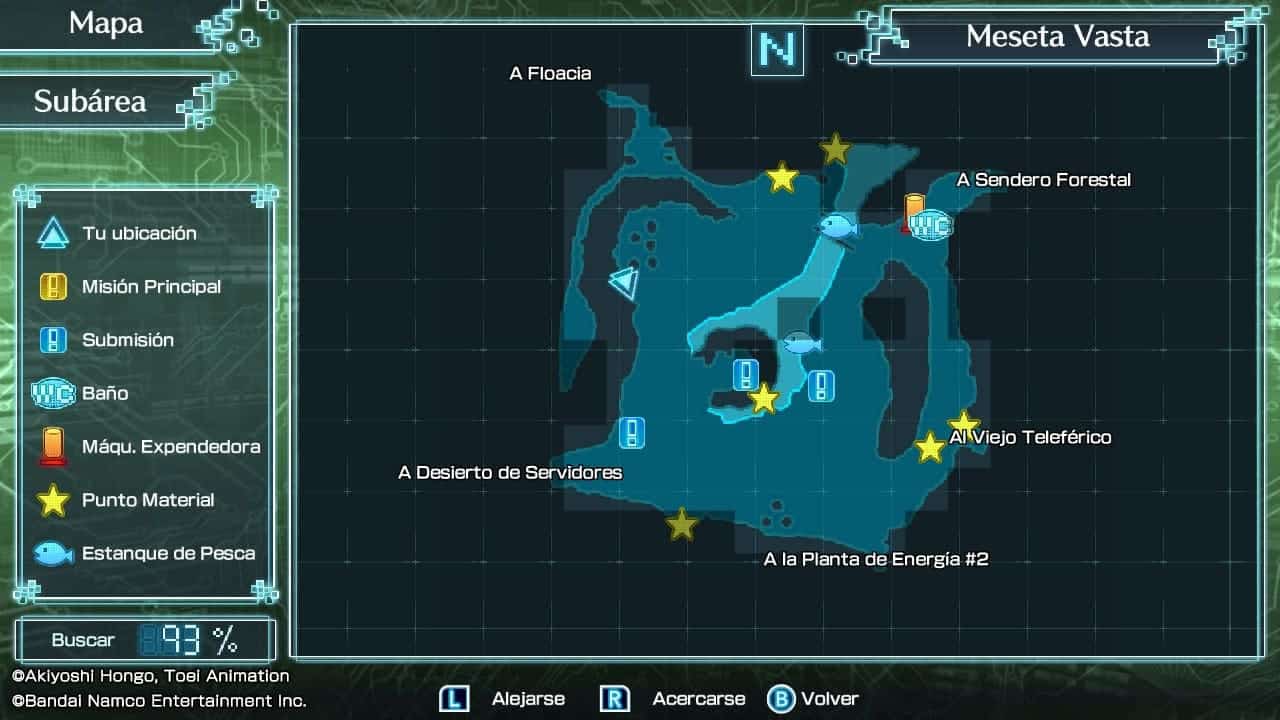Select the A Floacia exit label
Screen dimensions: 1280x720
click(550, 73)
